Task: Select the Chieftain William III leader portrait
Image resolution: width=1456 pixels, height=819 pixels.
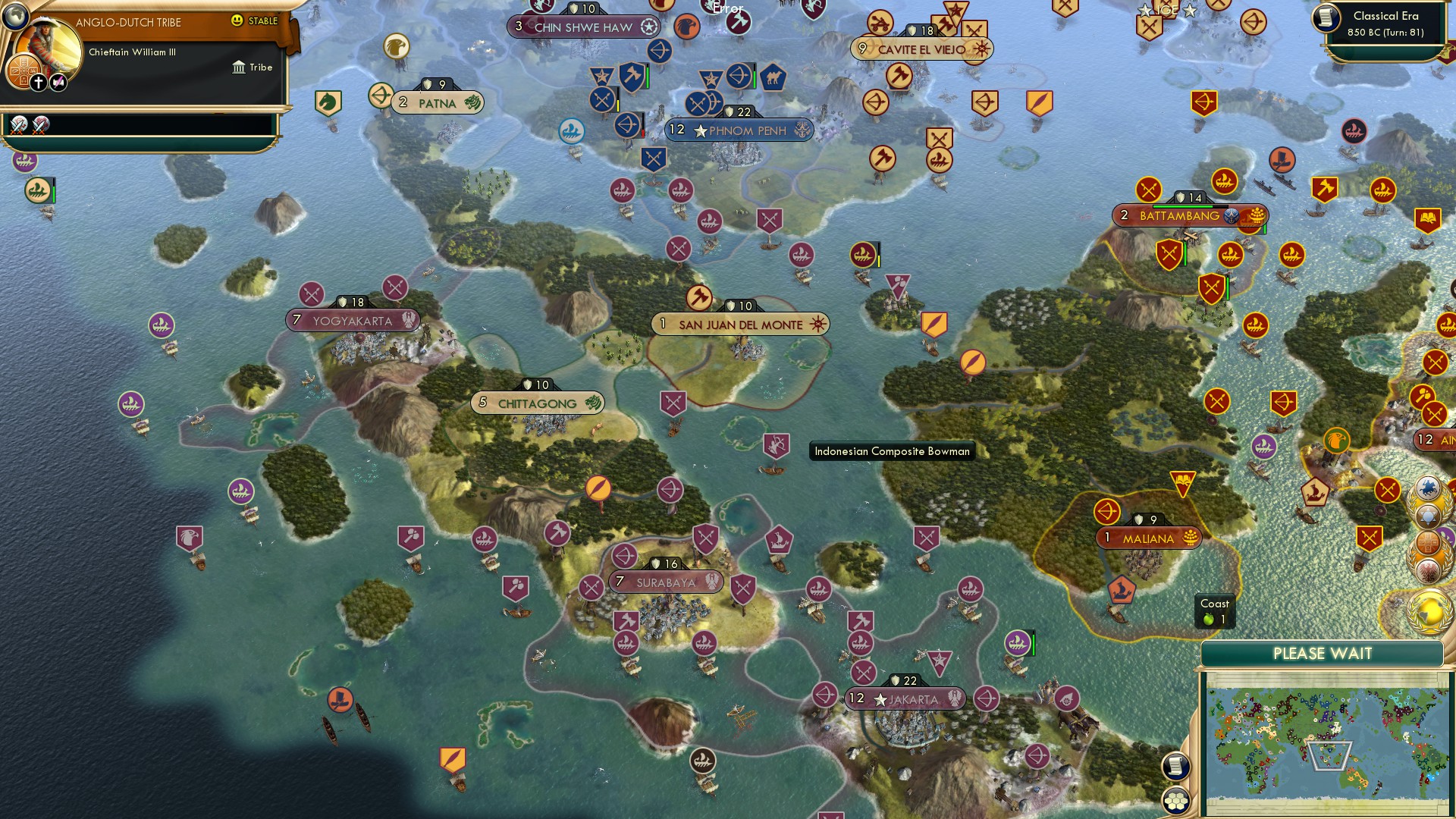Action: 47,47
